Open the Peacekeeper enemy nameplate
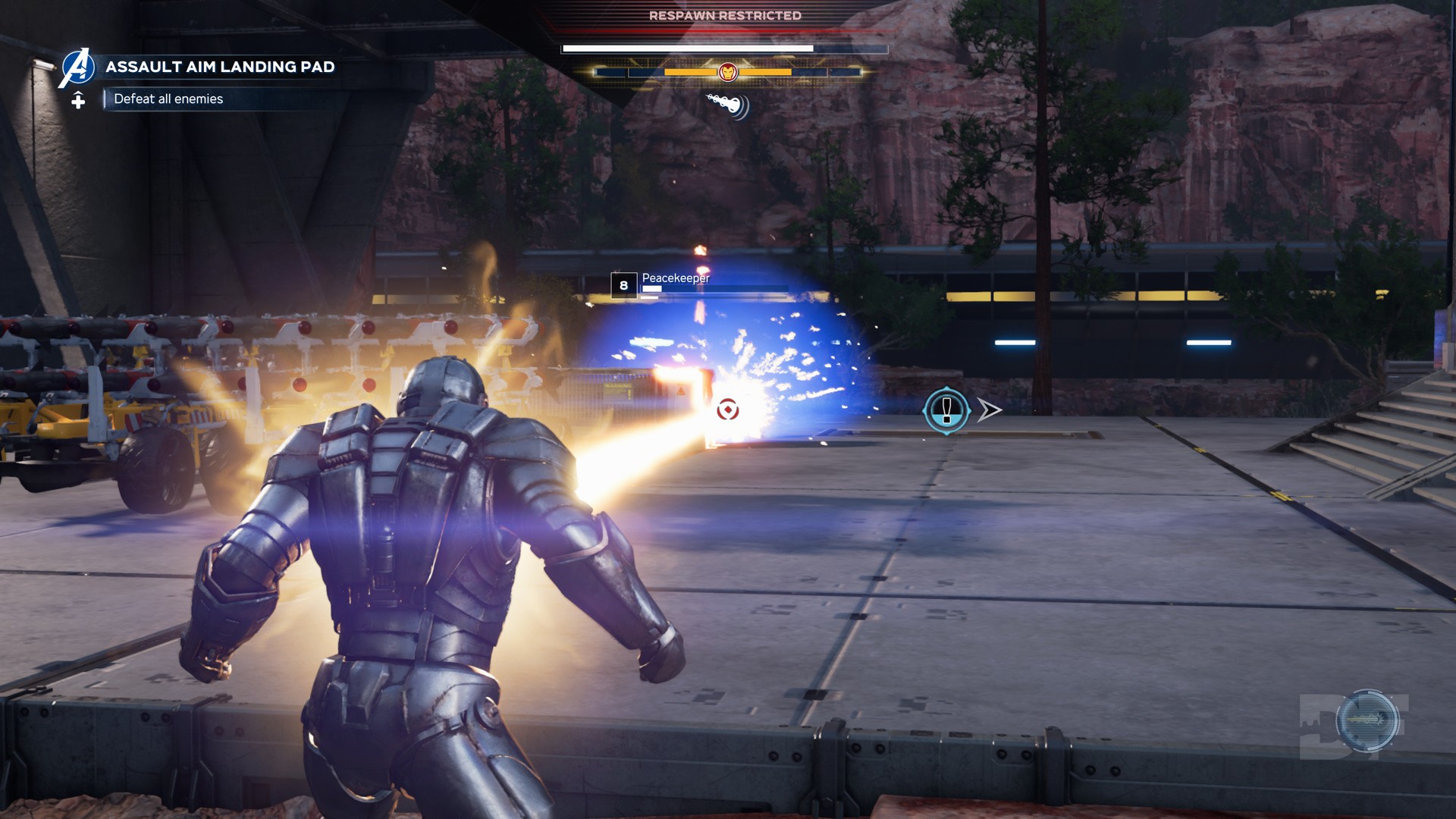Image resolution: width=1456 pixels, height=819 pixels. tap(676, 278)
